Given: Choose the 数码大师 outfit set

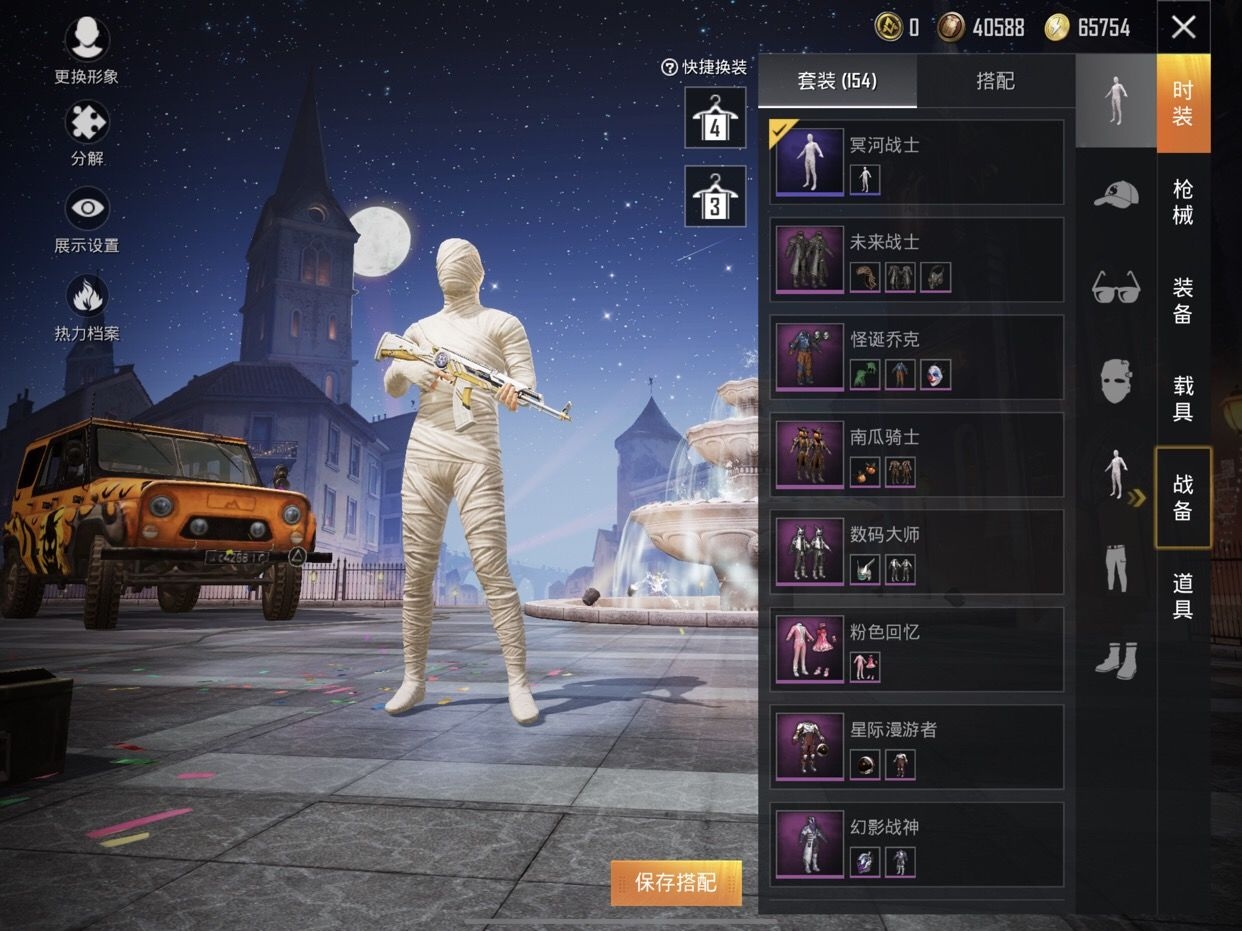Looking at the screenshot, I should pos(916,552).
